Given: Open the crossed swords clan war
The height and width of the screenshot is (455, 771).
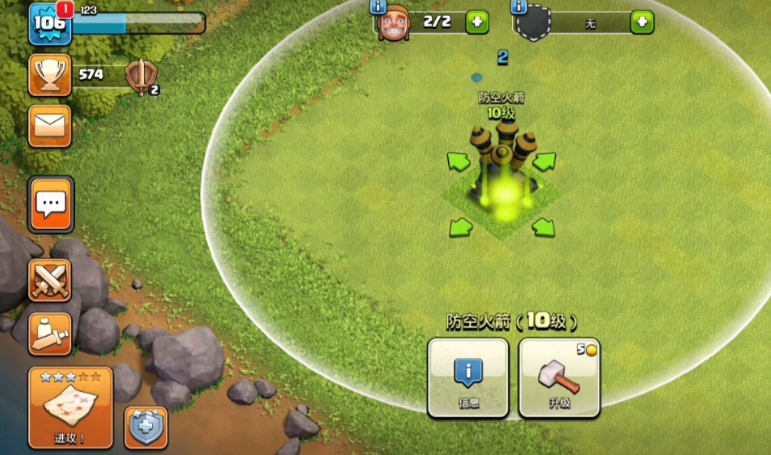Looking at the screenshot, I should click(49, 279).
